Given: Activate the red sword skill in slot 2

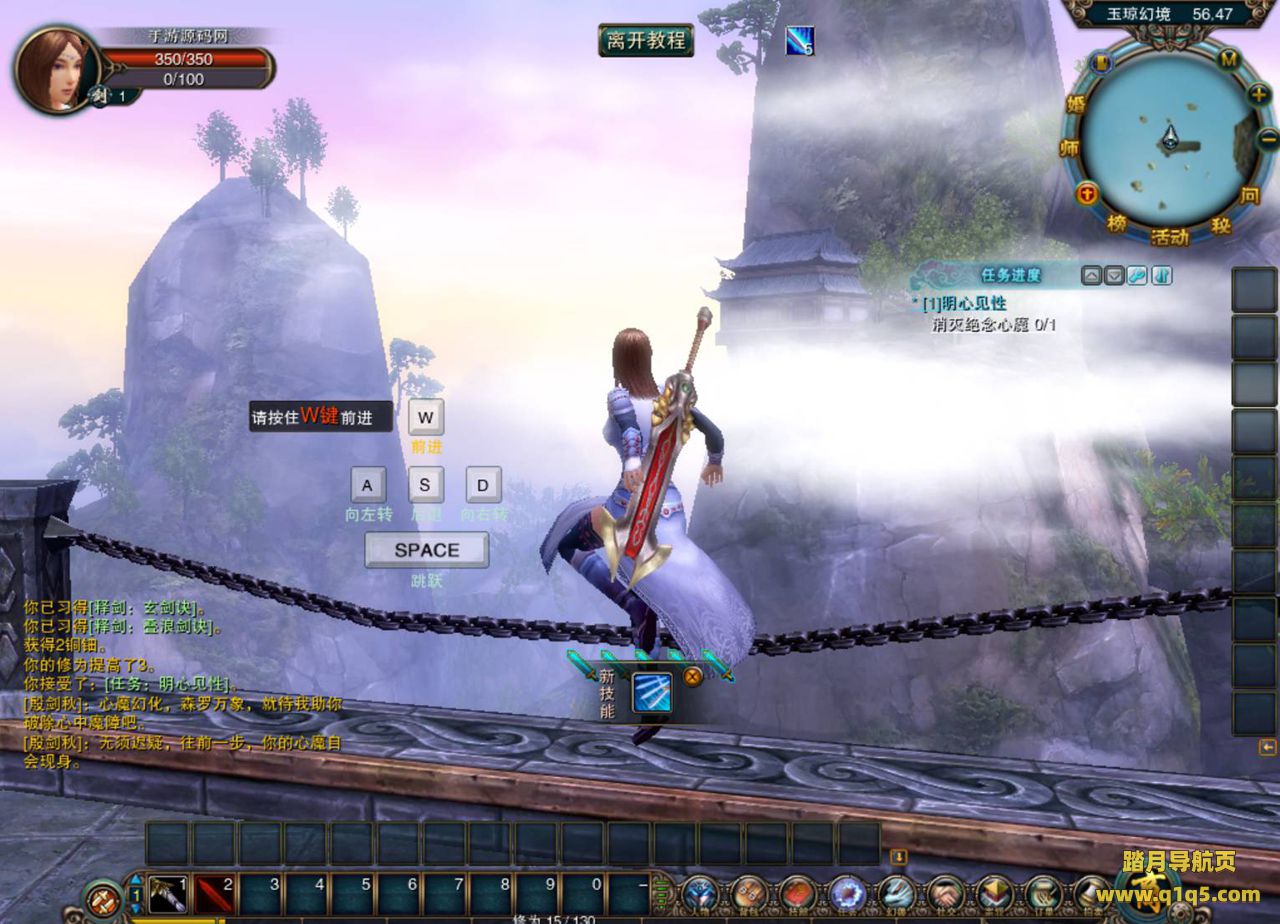Looking at the screenshot, I should pyautogui.click(x=214, y=893).
